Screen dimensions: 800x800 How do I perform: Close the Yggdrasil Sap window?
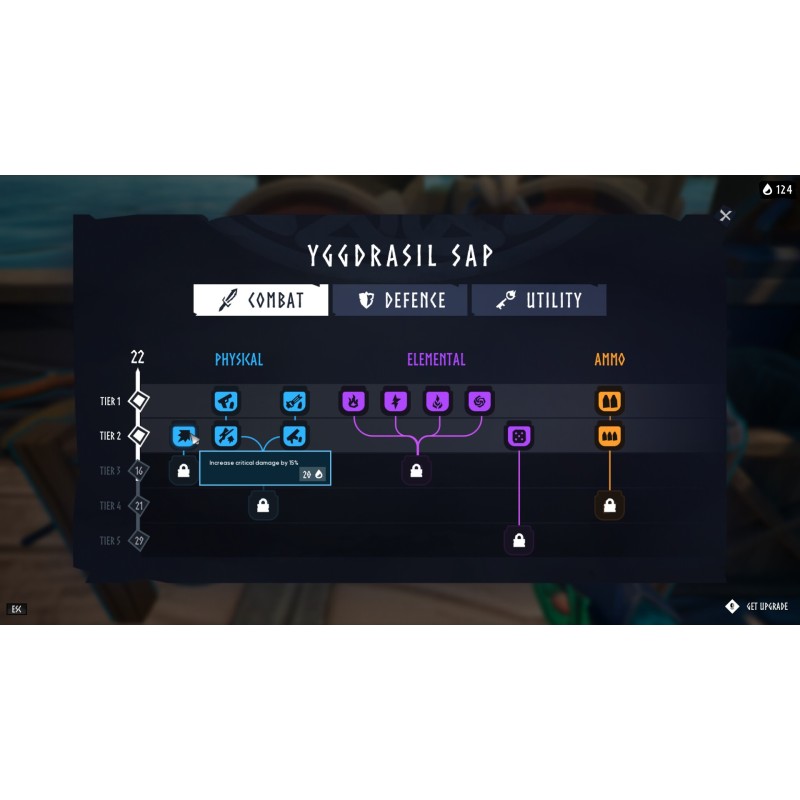coord(726,215)
